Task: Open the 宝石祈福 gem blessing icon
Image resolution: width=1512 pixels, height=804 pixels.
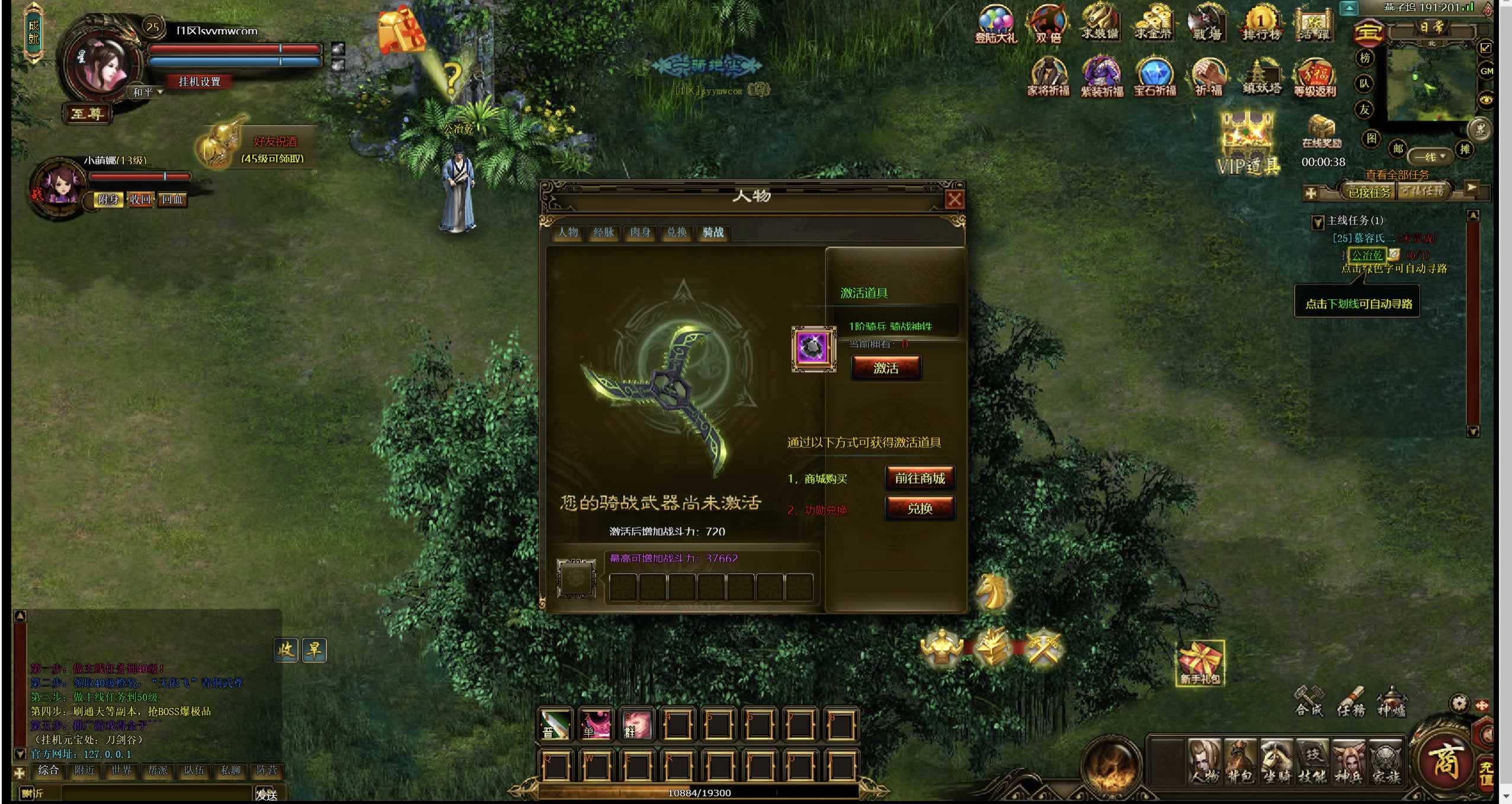Action: 1155,77
